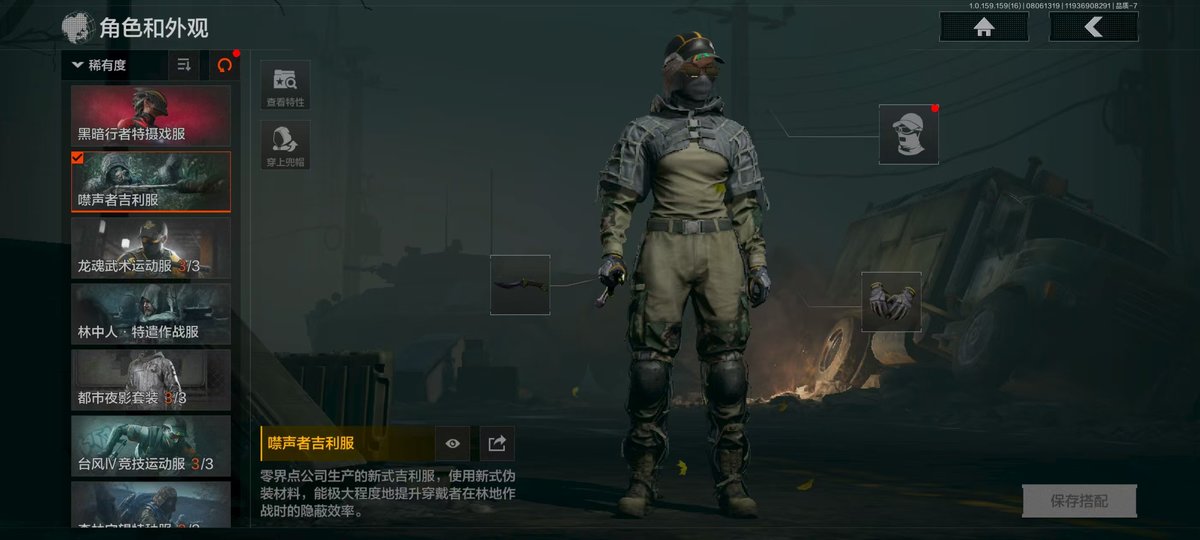
Task: Toggle the sort order icon
Action: pos(184,65)
